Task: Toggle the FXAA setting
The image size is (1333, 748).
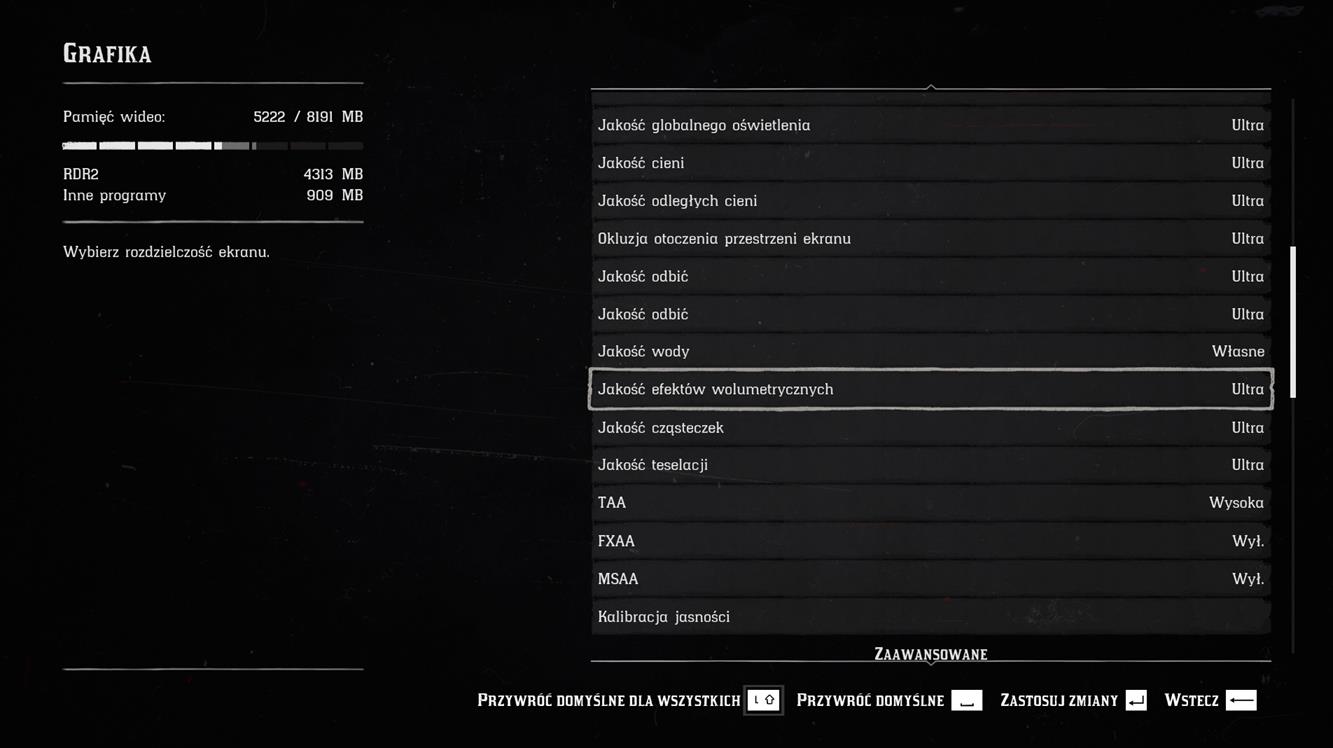Action: (930, 541)
